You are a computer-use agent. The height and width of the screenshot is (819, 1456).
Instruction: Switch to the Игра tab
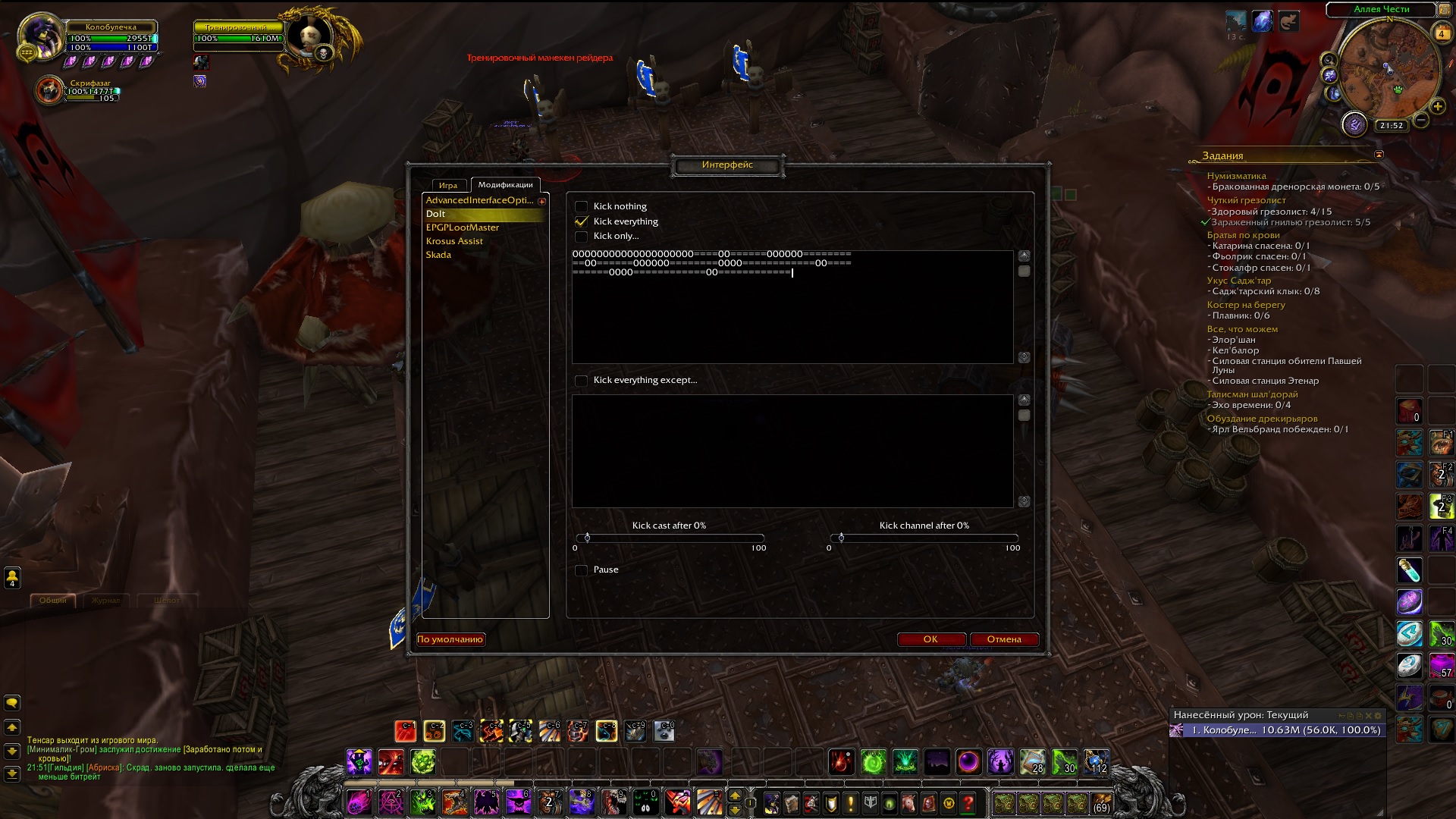click(x=448, y=185)
